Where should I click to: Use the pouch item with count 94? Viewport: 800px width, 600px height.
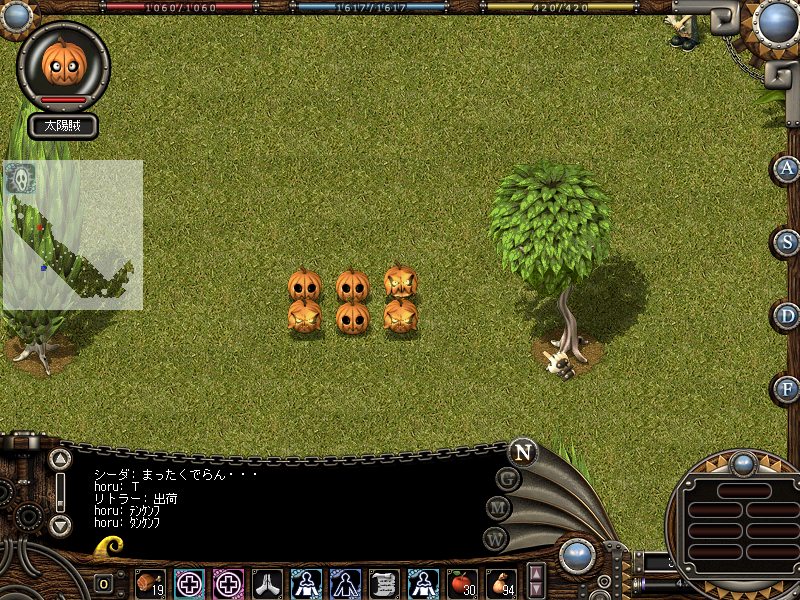click(501, 582)
